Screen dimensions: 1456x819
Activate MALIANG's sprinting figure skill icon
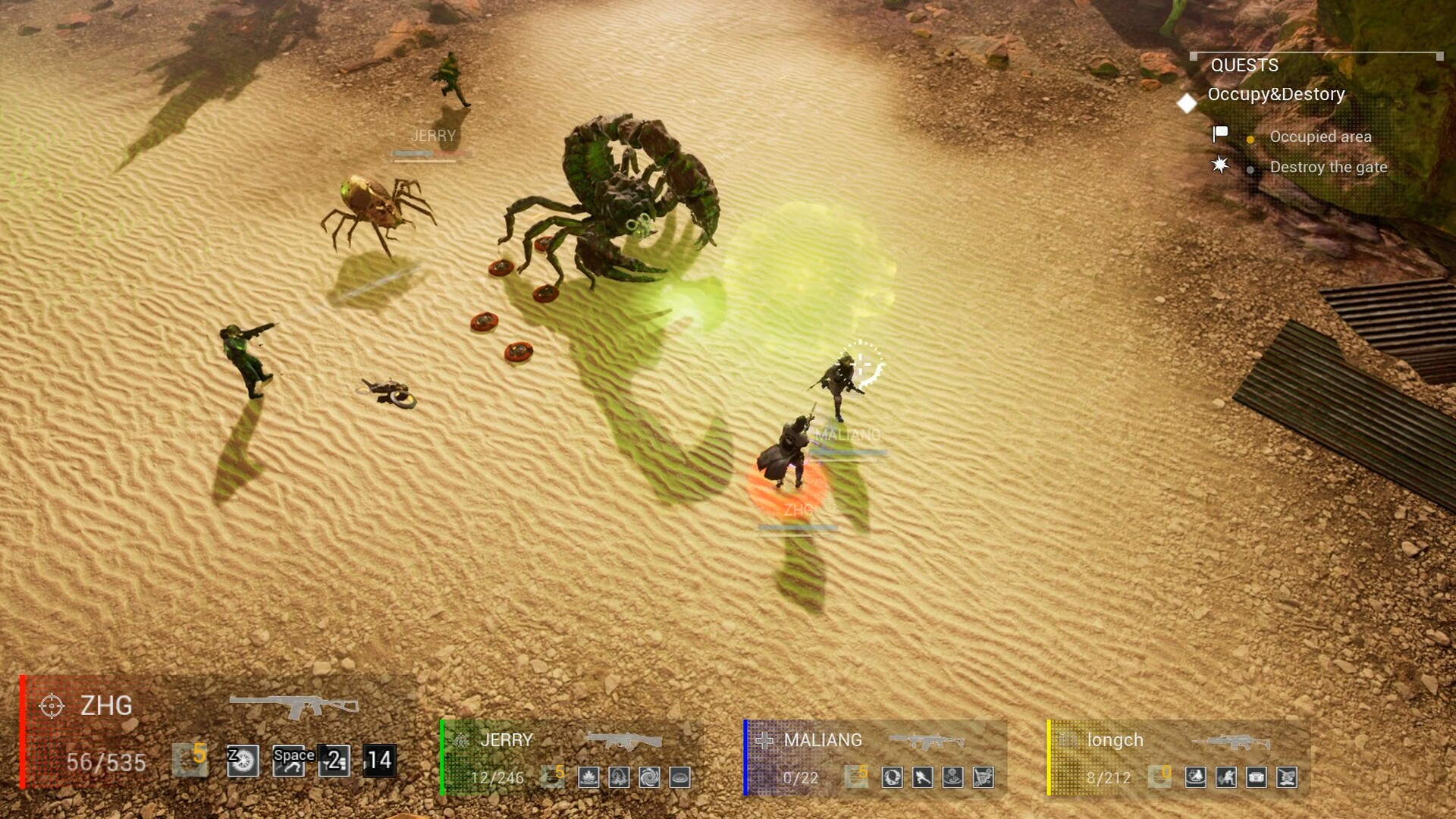click(x=922, y=777)
